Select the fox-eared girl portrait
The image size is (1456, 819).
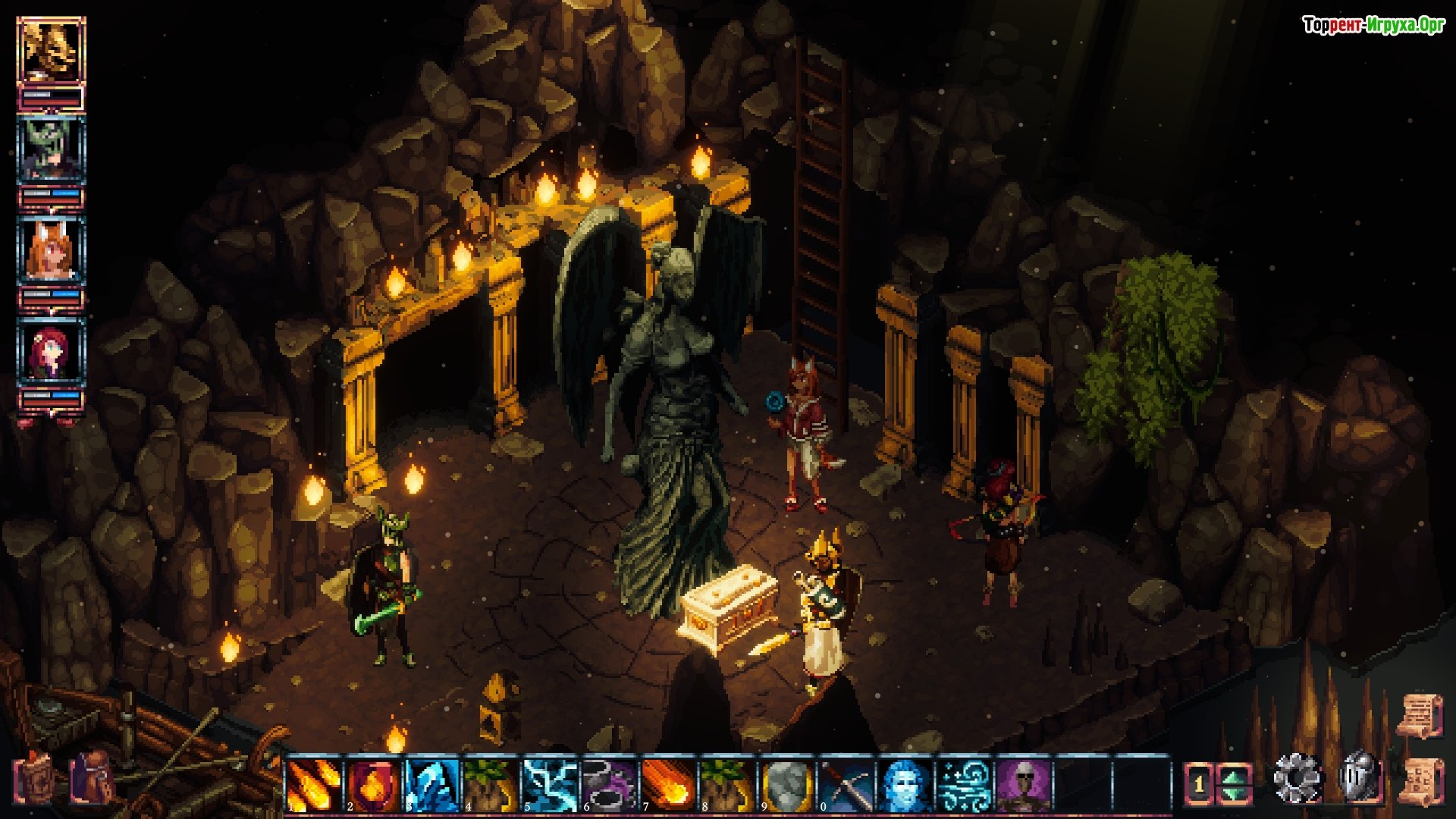[x=51, y=249]
